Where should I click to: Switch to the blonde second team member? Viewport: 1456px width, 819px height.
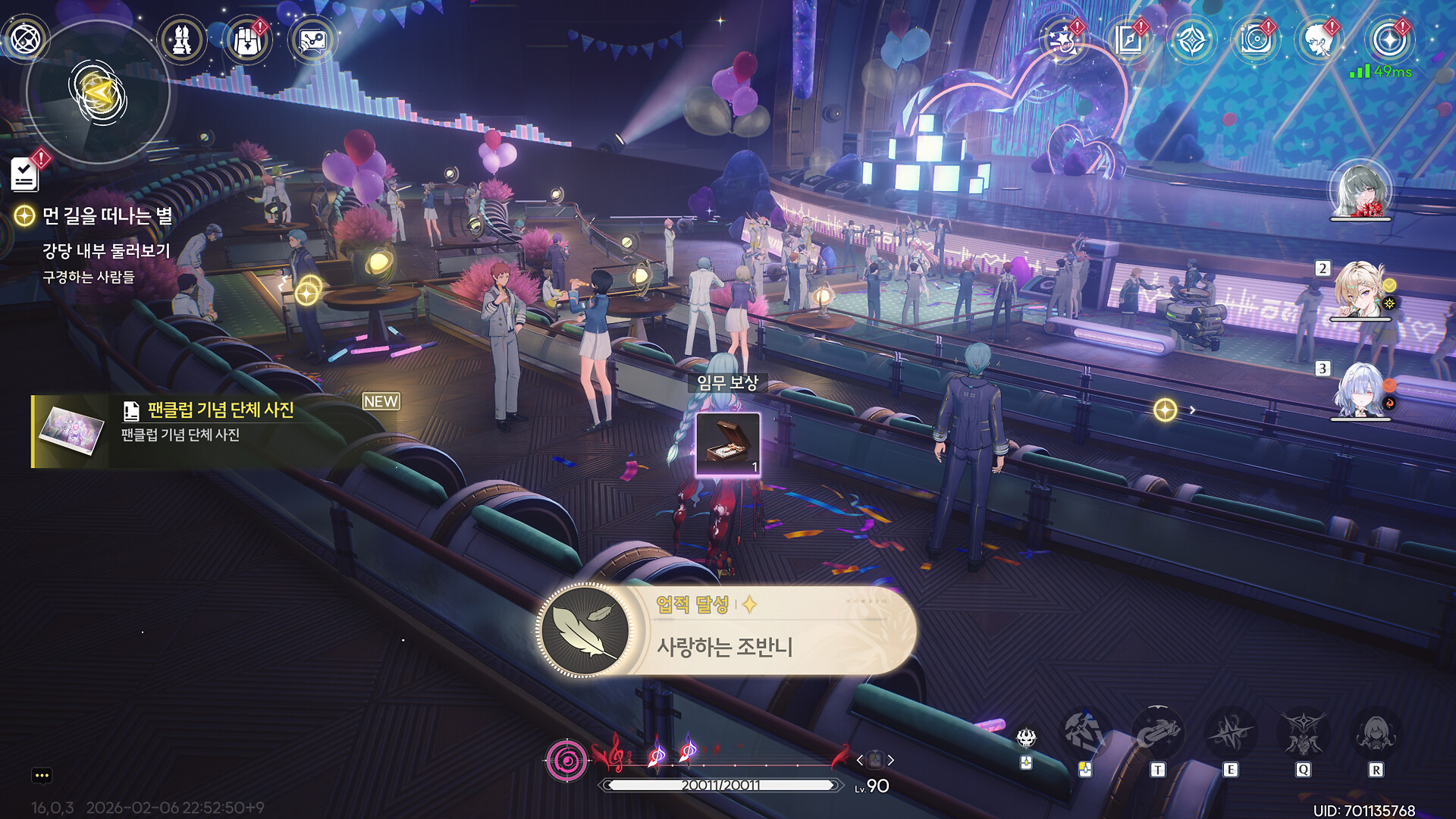(x=1360, y=290)
